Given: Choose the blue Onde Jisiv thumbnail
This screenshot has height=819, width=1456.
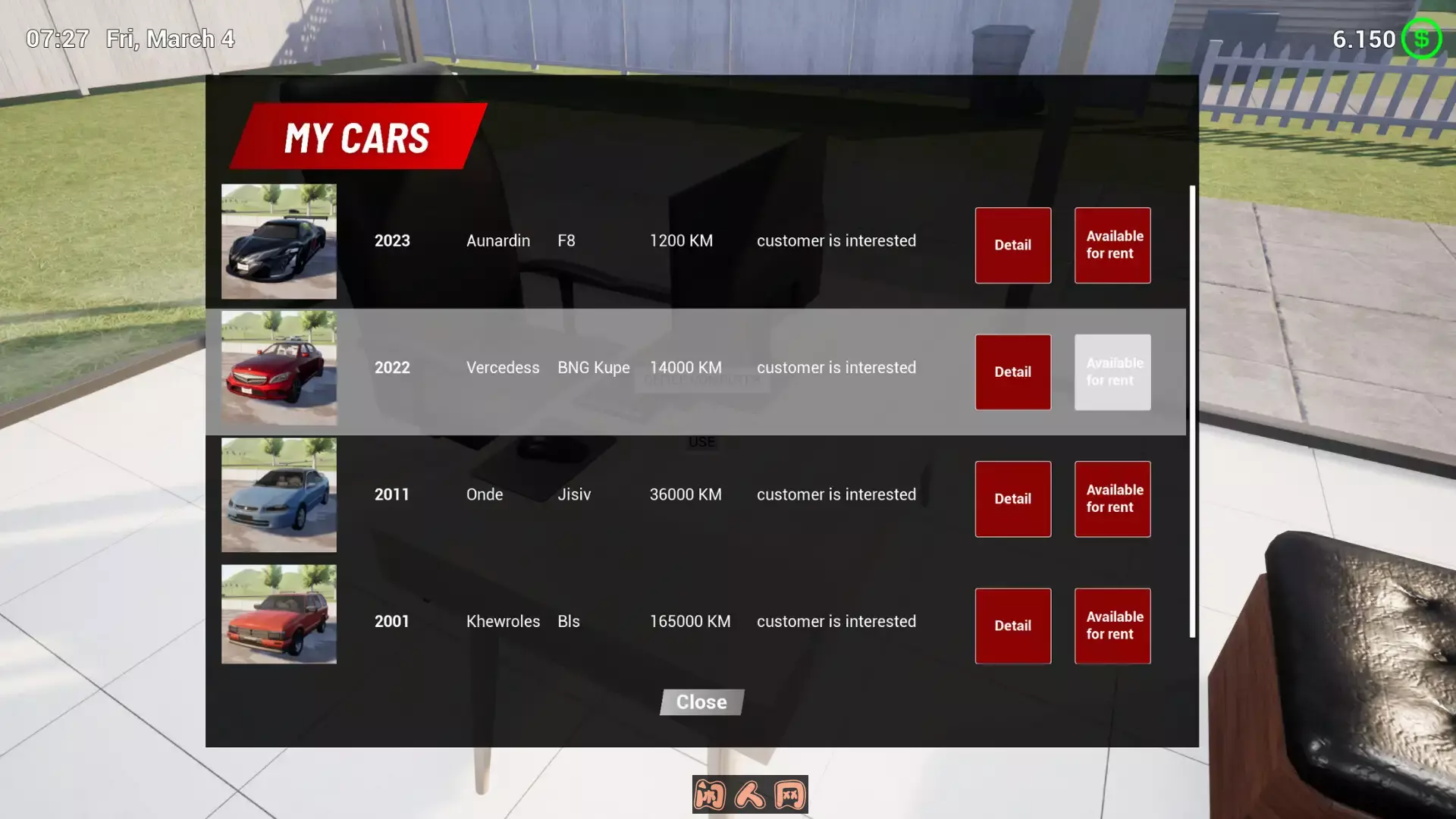Looking at the screenshot, I should point(279,494).
